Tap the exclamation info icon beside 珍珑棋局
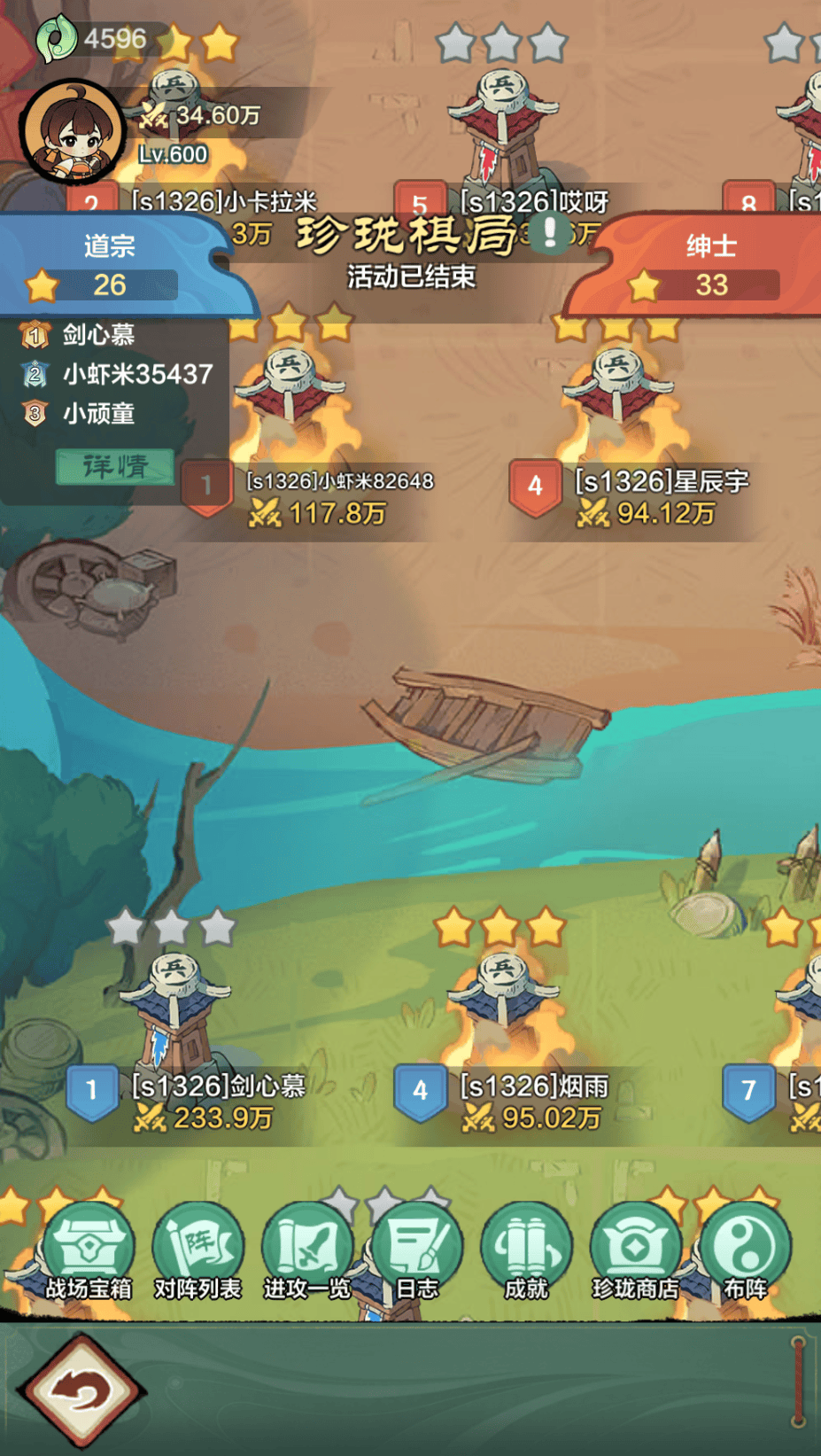This screenshot has height=1456, width=821. [550, 233]
